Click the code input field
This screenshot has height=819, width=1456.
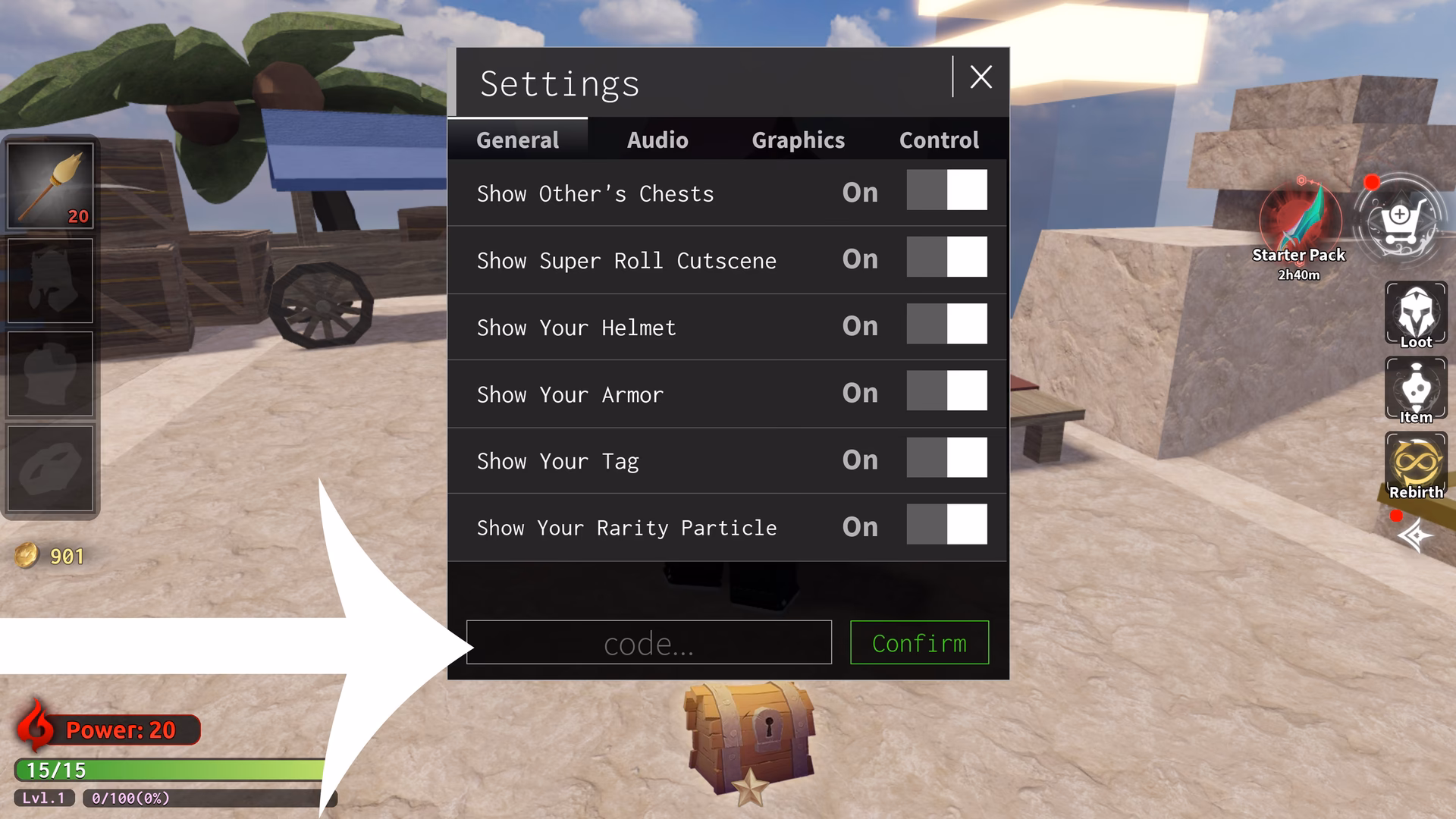pyautogui.click(x=648, y=642)
